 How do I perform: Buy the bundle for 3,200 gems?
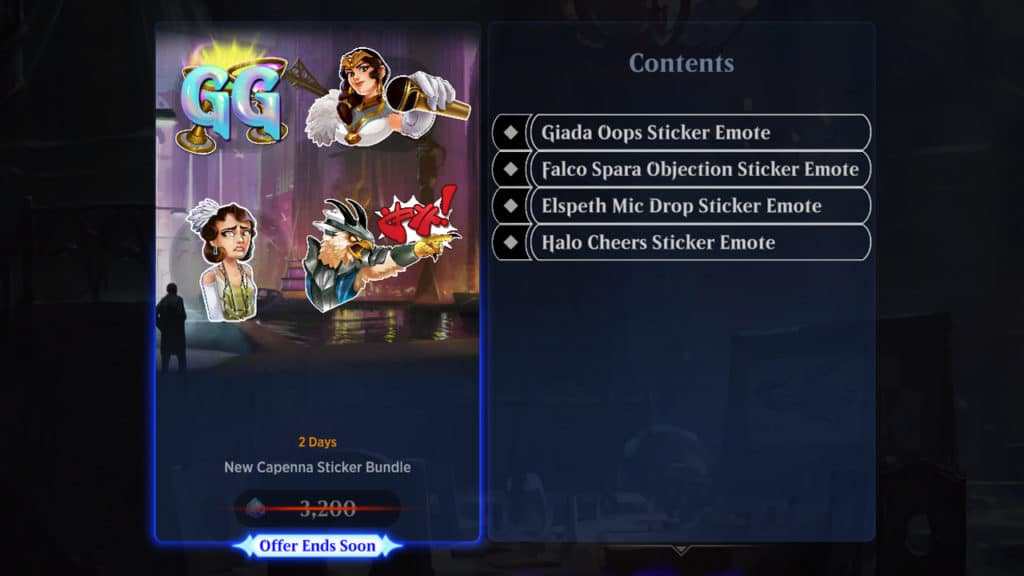[x=317, y=508]
